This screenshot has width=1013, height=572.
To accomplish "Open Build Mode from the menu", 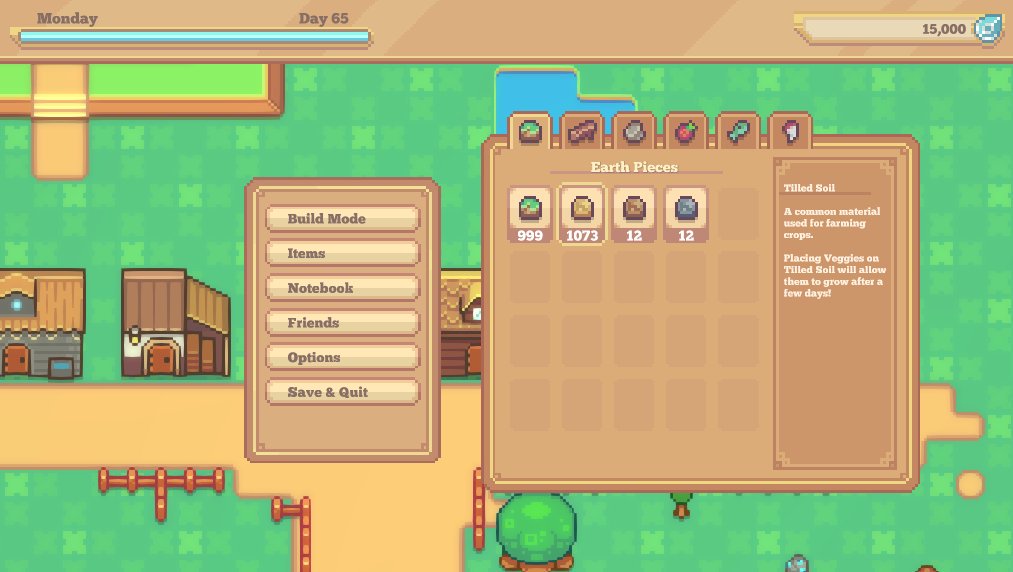I will tap(342, 219).
